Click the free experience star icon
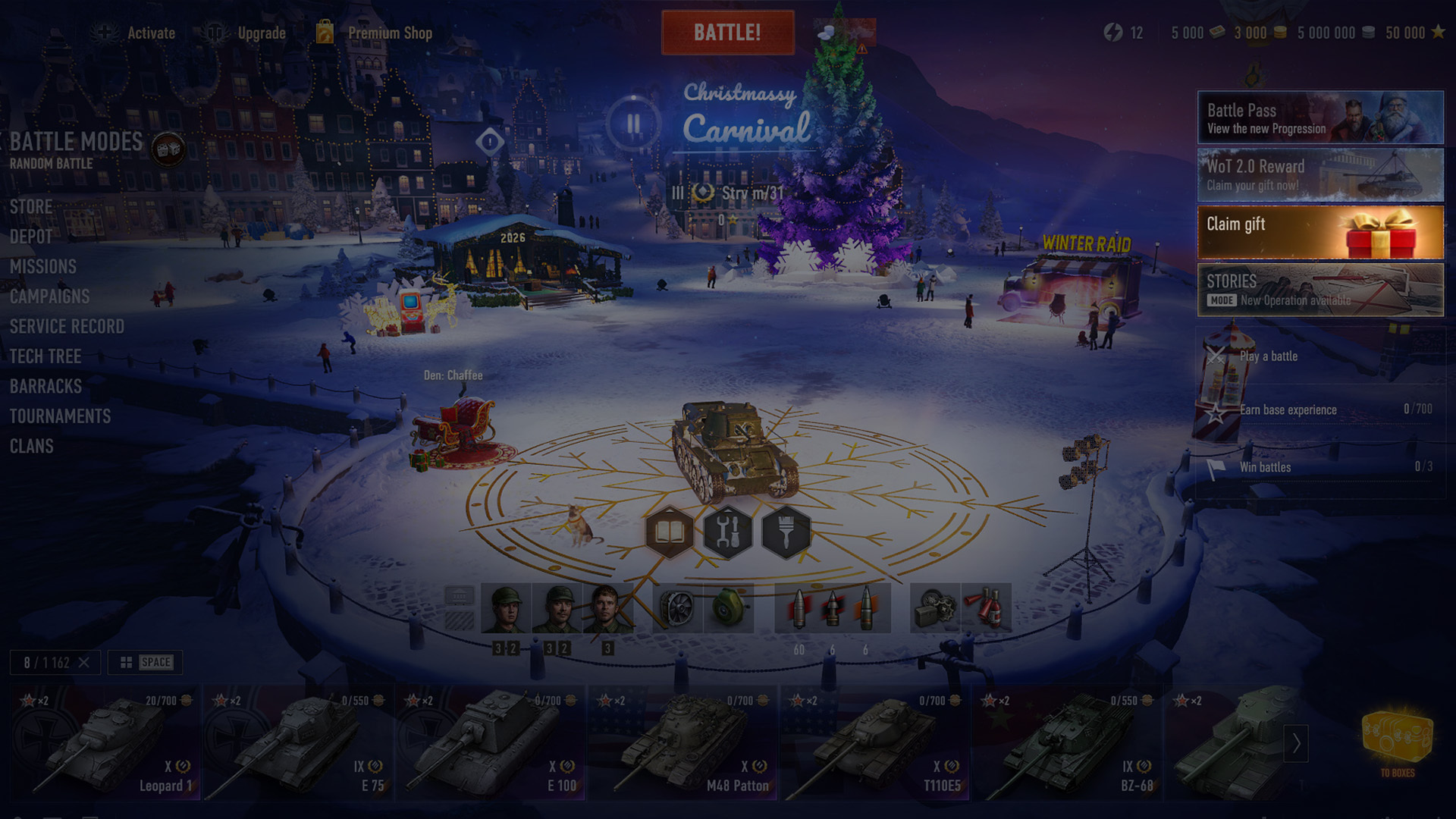 (1439, 33)
